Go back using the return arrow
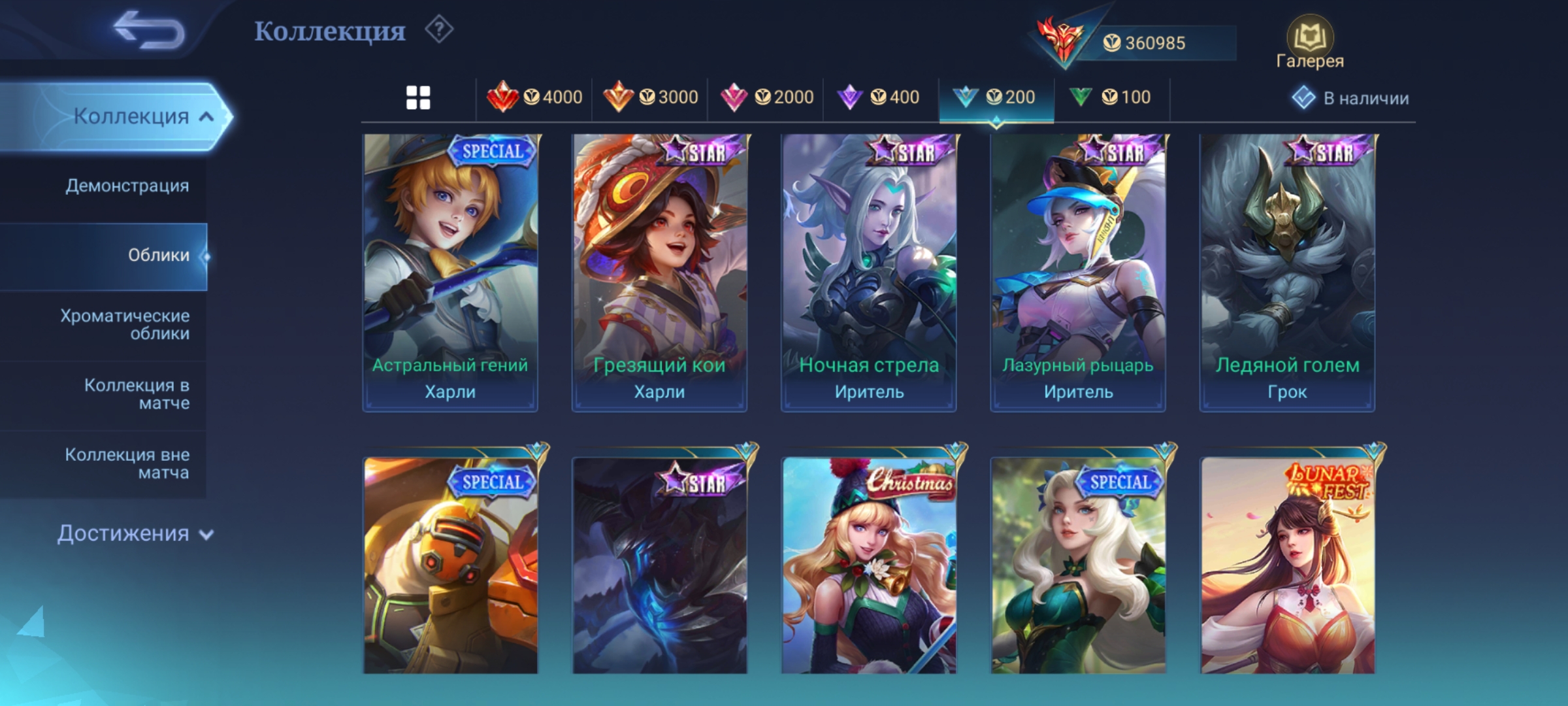This screenshot has width=1568, height=706. click(x=149, y=31)
